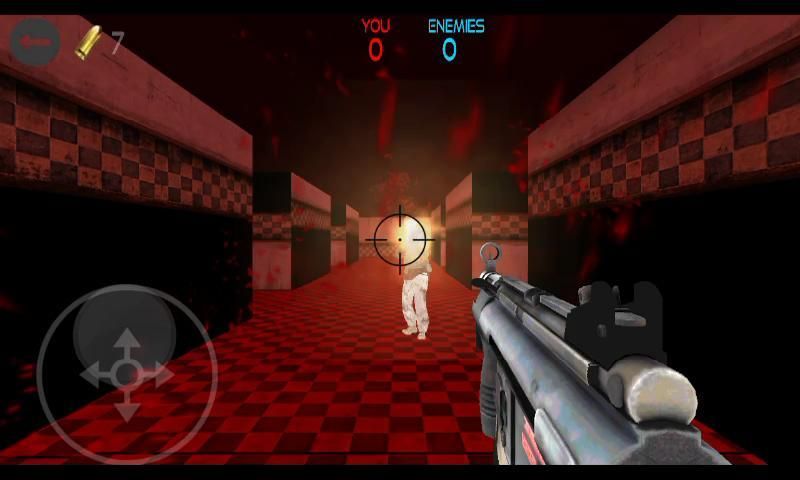Viewport: 800px width, 480px height.
Task: Tap the red back arrow button
Action: (x=36, y=43)
